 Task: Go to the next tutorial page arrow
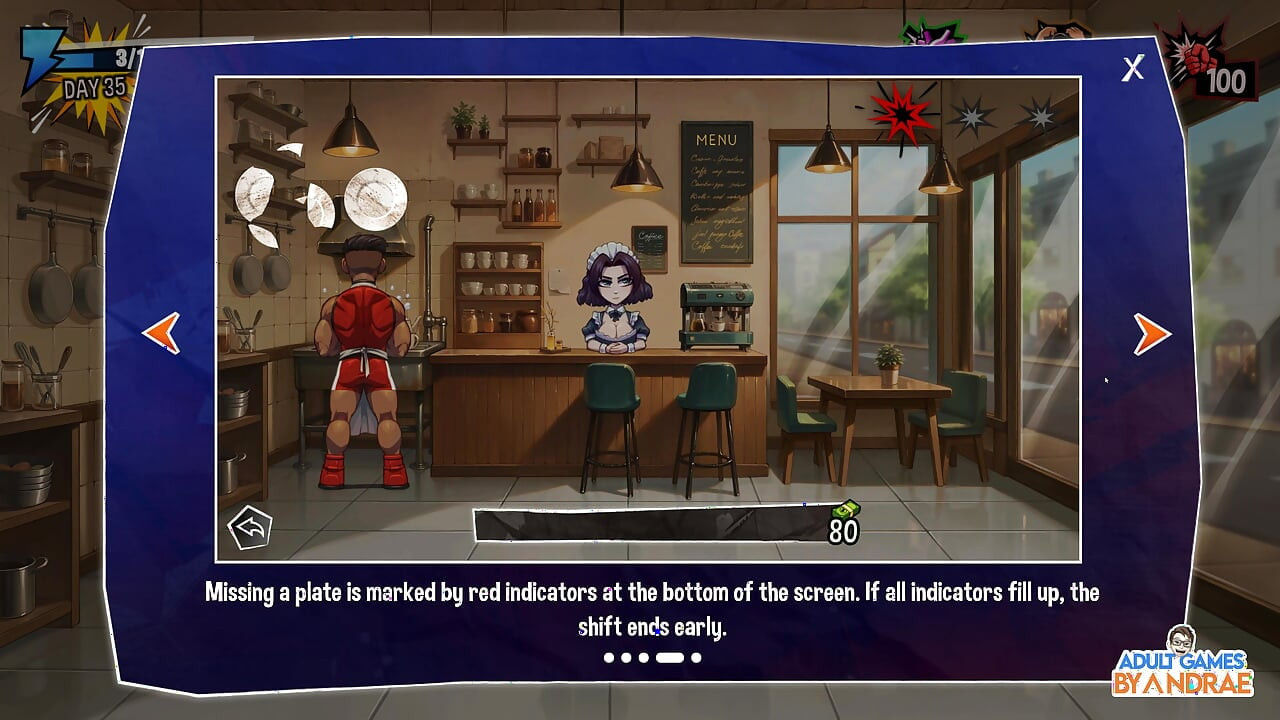1151,334
